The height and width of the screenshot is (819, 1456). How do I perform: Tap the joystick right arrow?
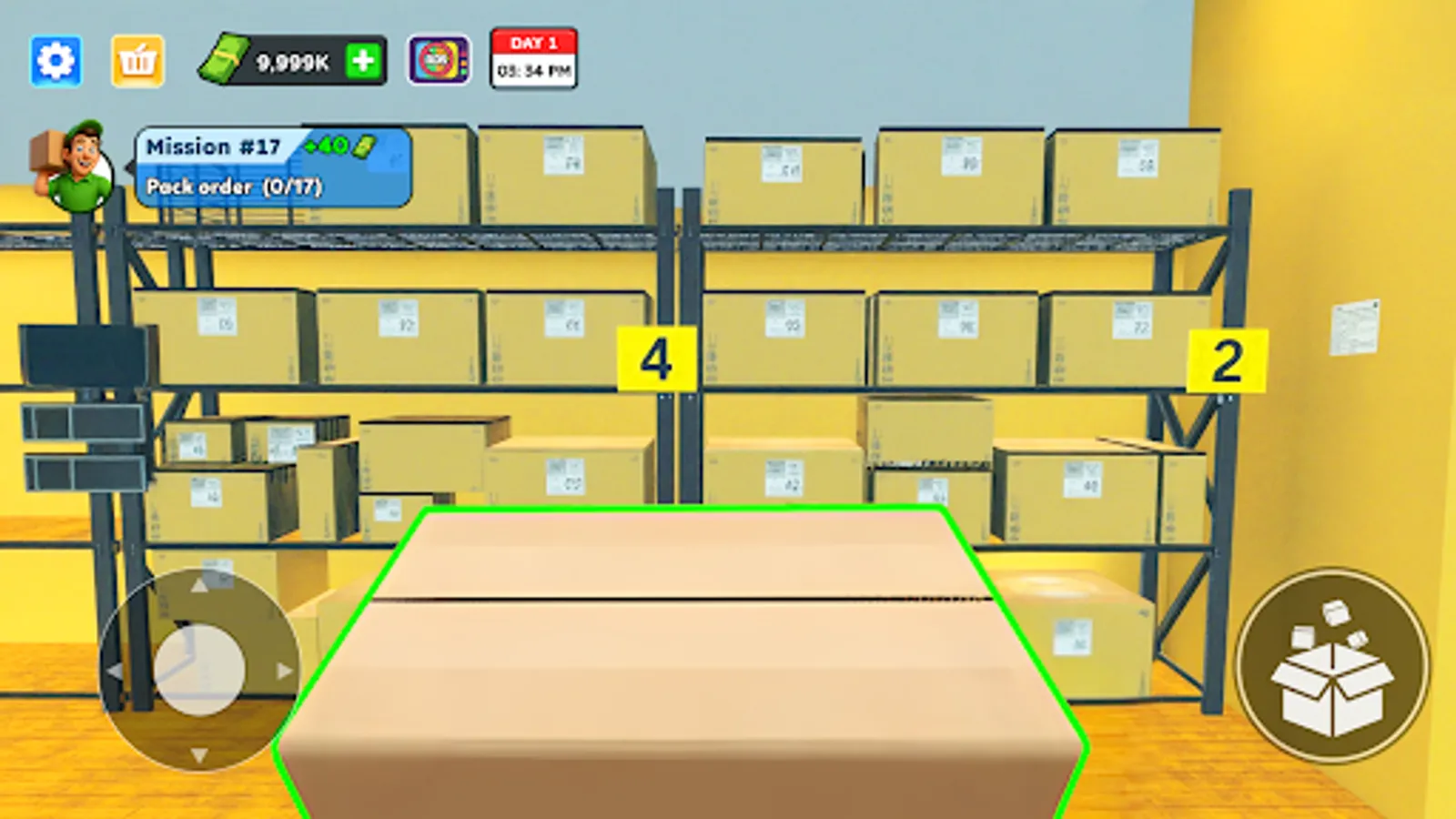coord(282,670)
